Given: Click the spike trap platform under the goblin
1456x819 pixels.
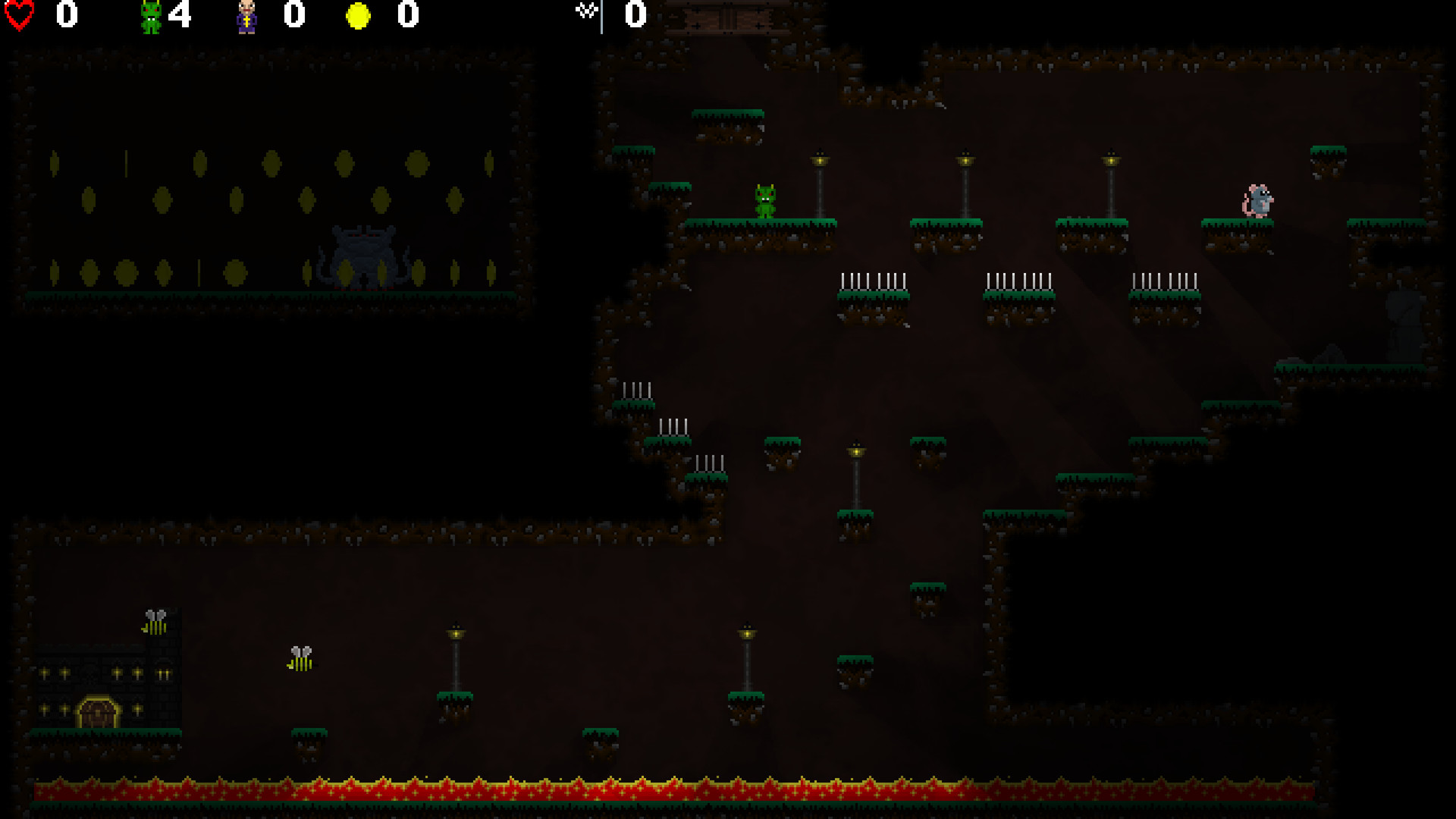Looking at the screenshot, I should pos(872,288).
